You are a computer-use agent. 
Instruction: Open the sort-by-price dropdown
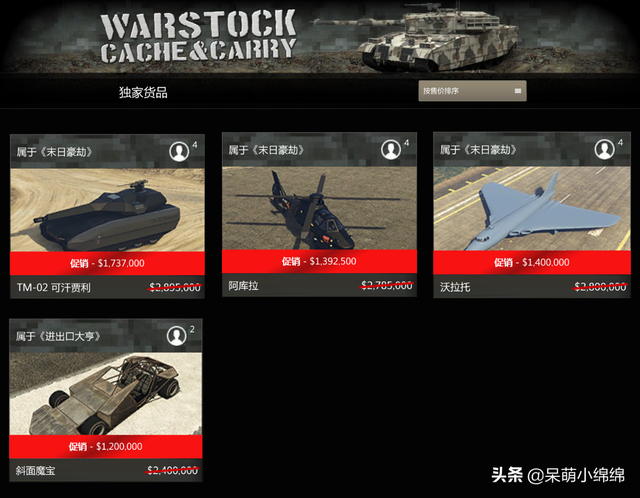click(472, 91)
